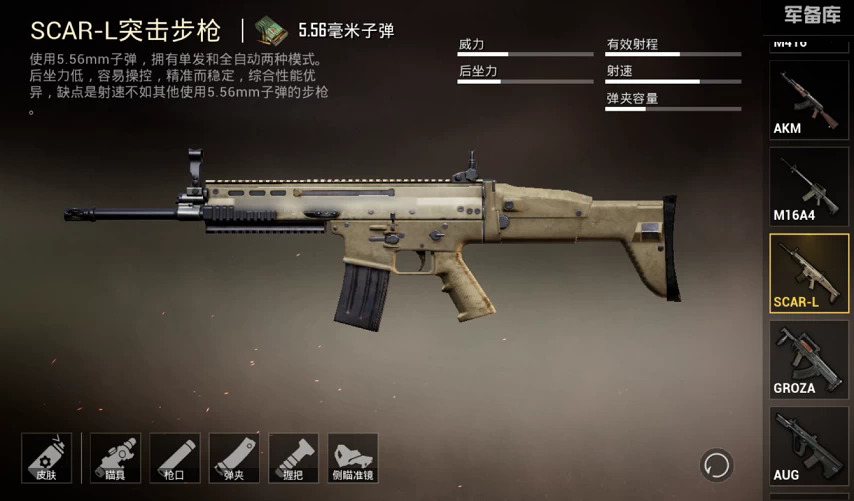Screen dimensions: 854x501
Task: Select the grip (握把) attachment slot
Action: point(293,458)
